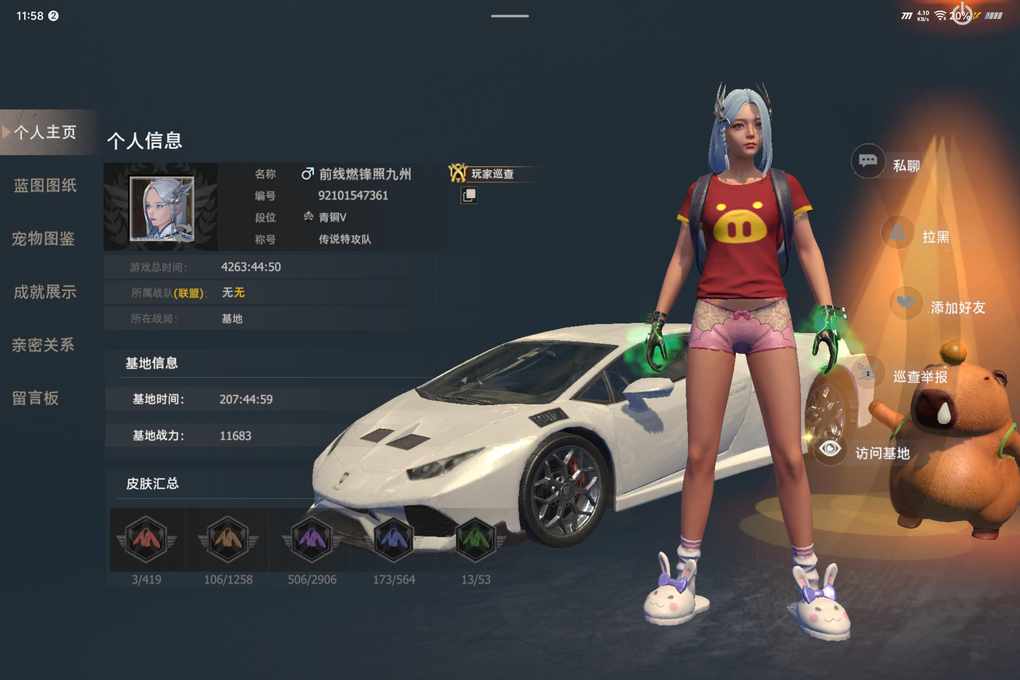Image resolution: width=1020 pixels, height=680 pixels.
Task: Switch to the 蓝图图纸 tab
Action: pyautogui.click(x=45, y=186)
